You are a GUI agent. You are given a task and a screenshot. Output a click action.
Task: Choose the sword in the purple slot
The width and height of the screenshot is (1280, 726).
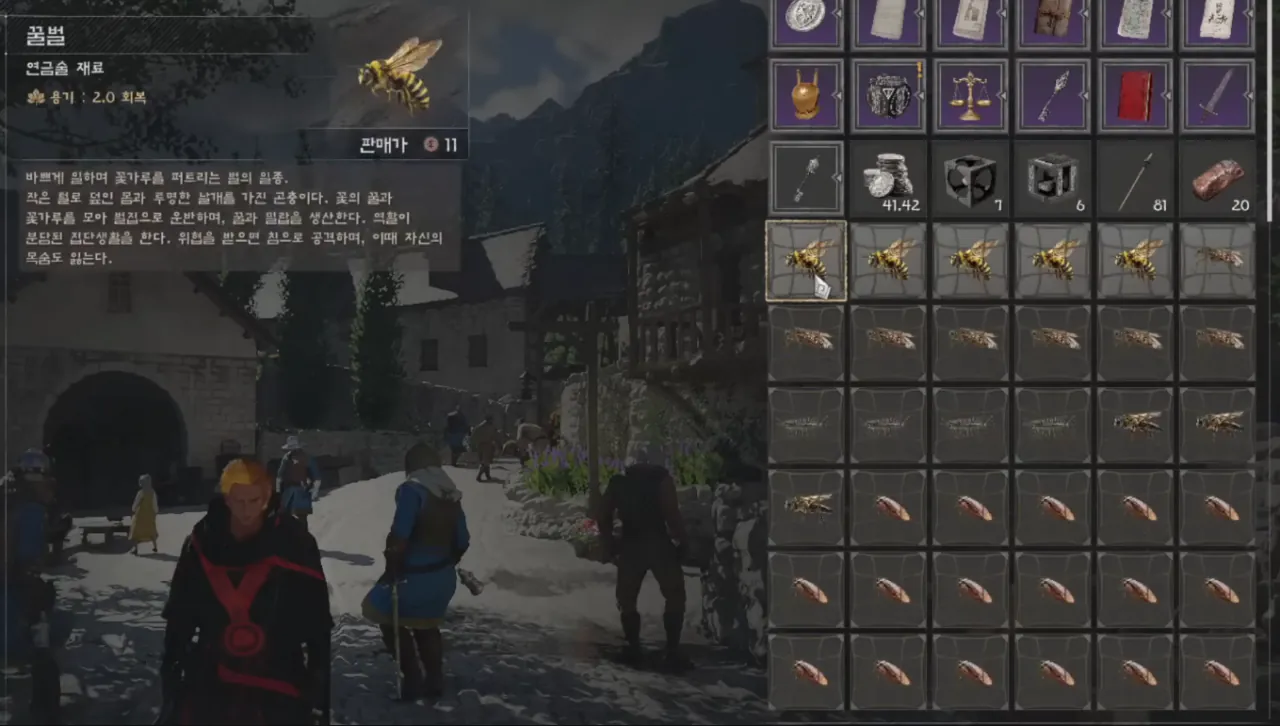pyautogui.click(x=1217, y=96)
